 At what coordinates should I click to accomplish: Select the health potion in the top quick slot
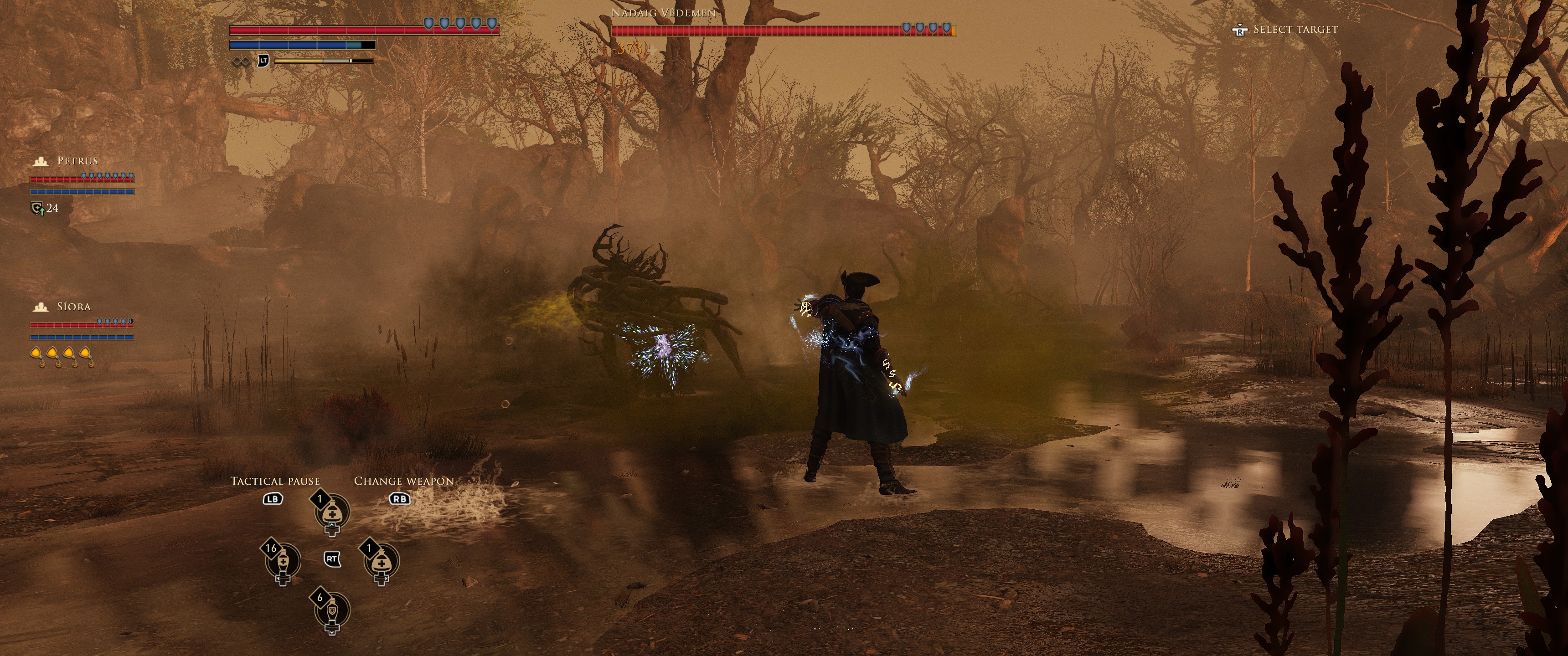(332, 513)
